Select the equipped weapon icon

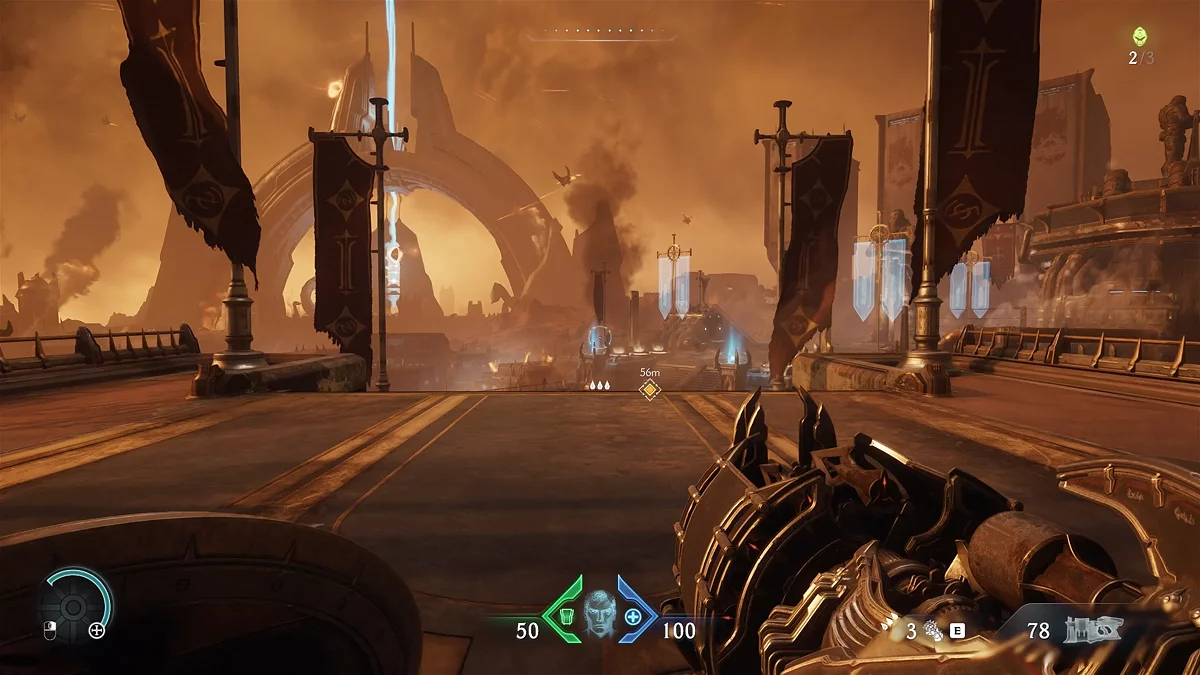[x=1094, y=629]
